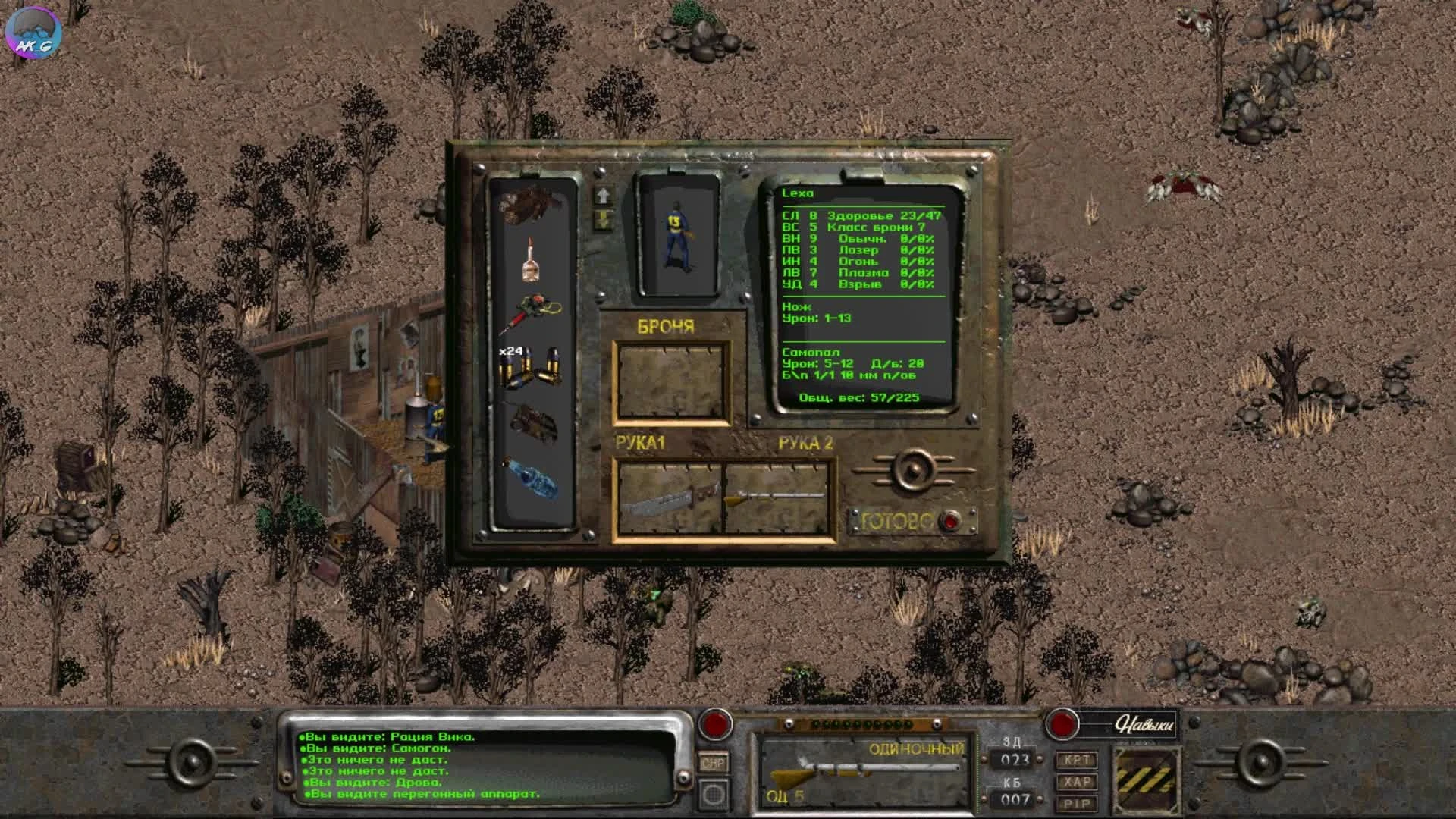This screenshot has width=1456, height=819.
Task: Select the rifle in РУКА 2 slot
Action: [x=777, y=497]
